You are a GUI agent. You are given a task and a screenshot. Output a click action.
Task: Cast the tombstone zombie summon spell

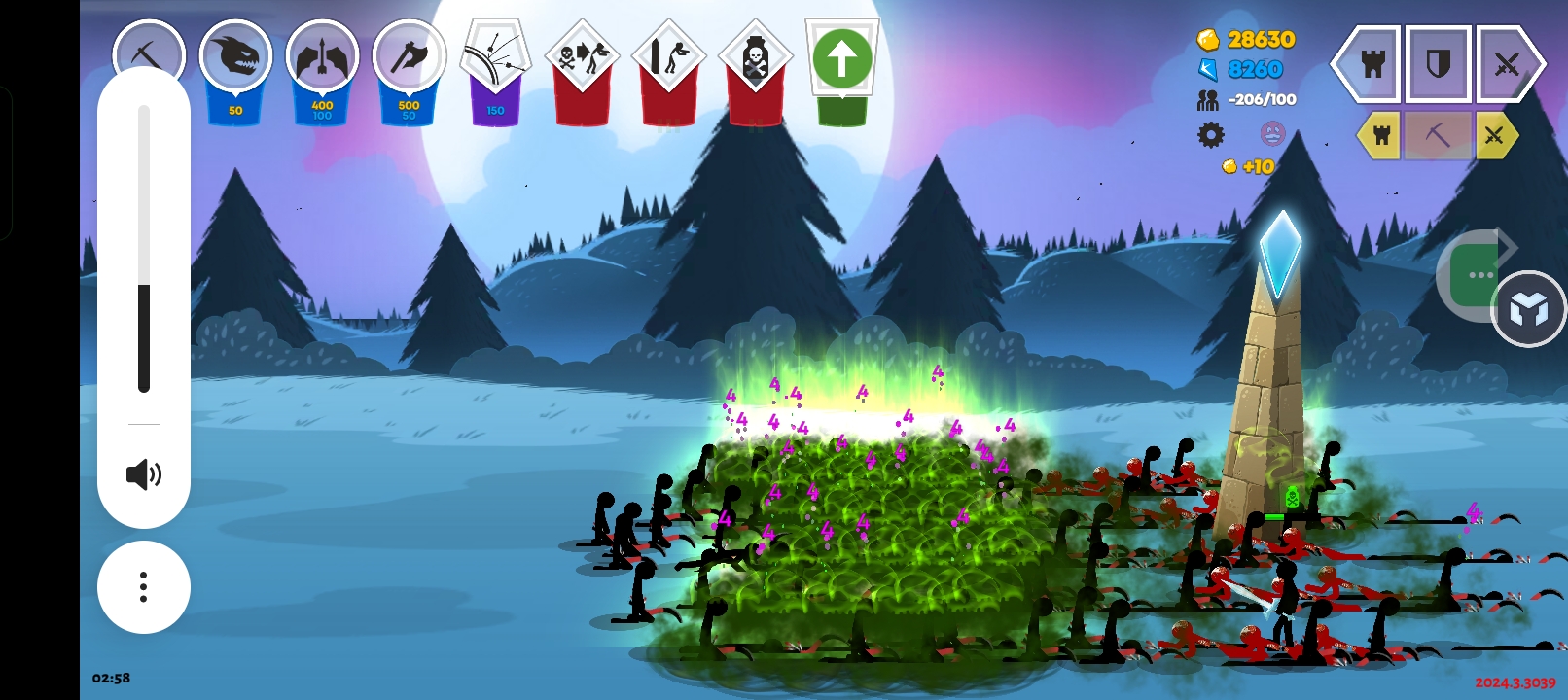coord(668,58)
